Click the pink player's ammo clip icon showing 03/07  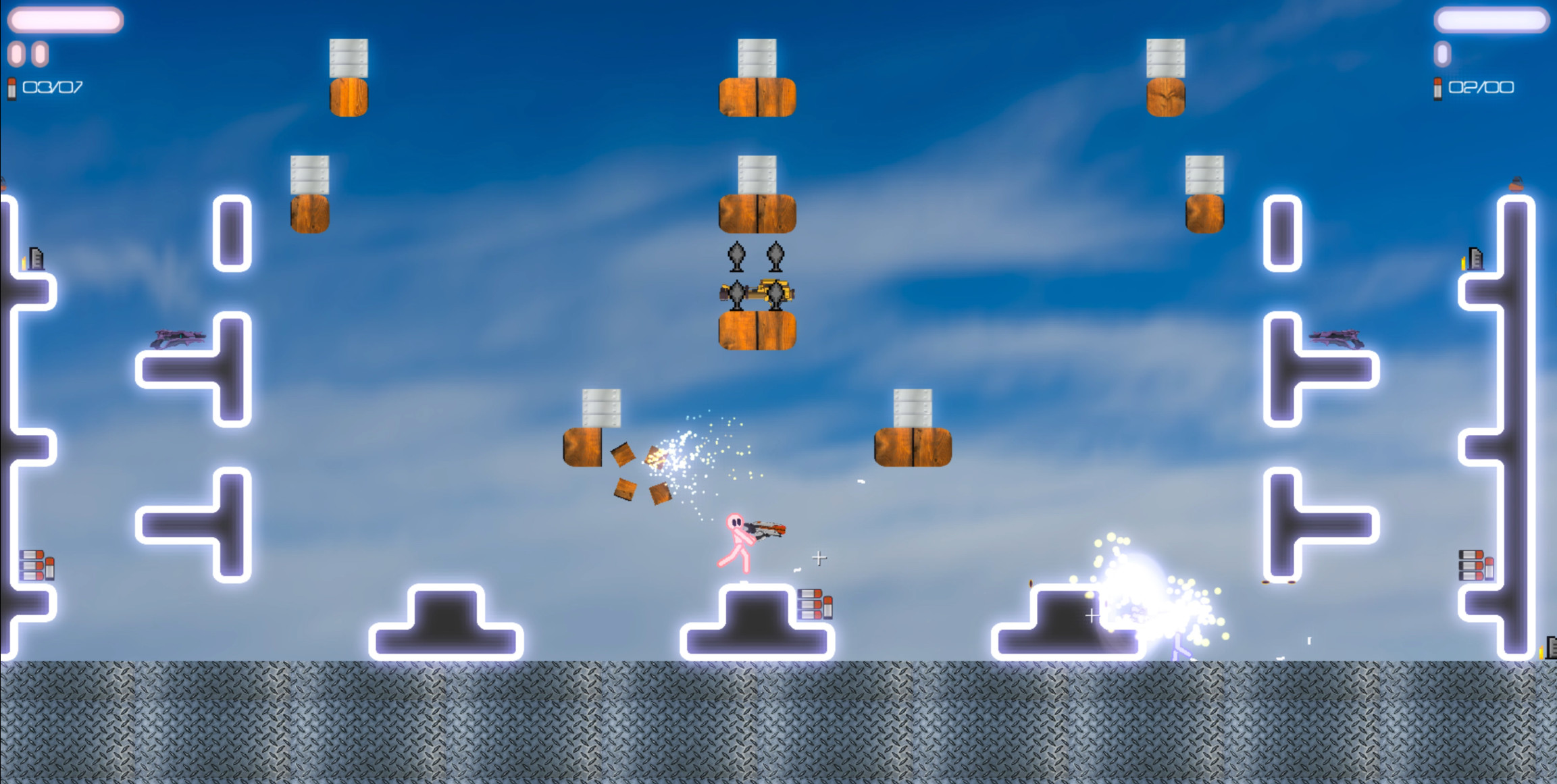(11, 86)
